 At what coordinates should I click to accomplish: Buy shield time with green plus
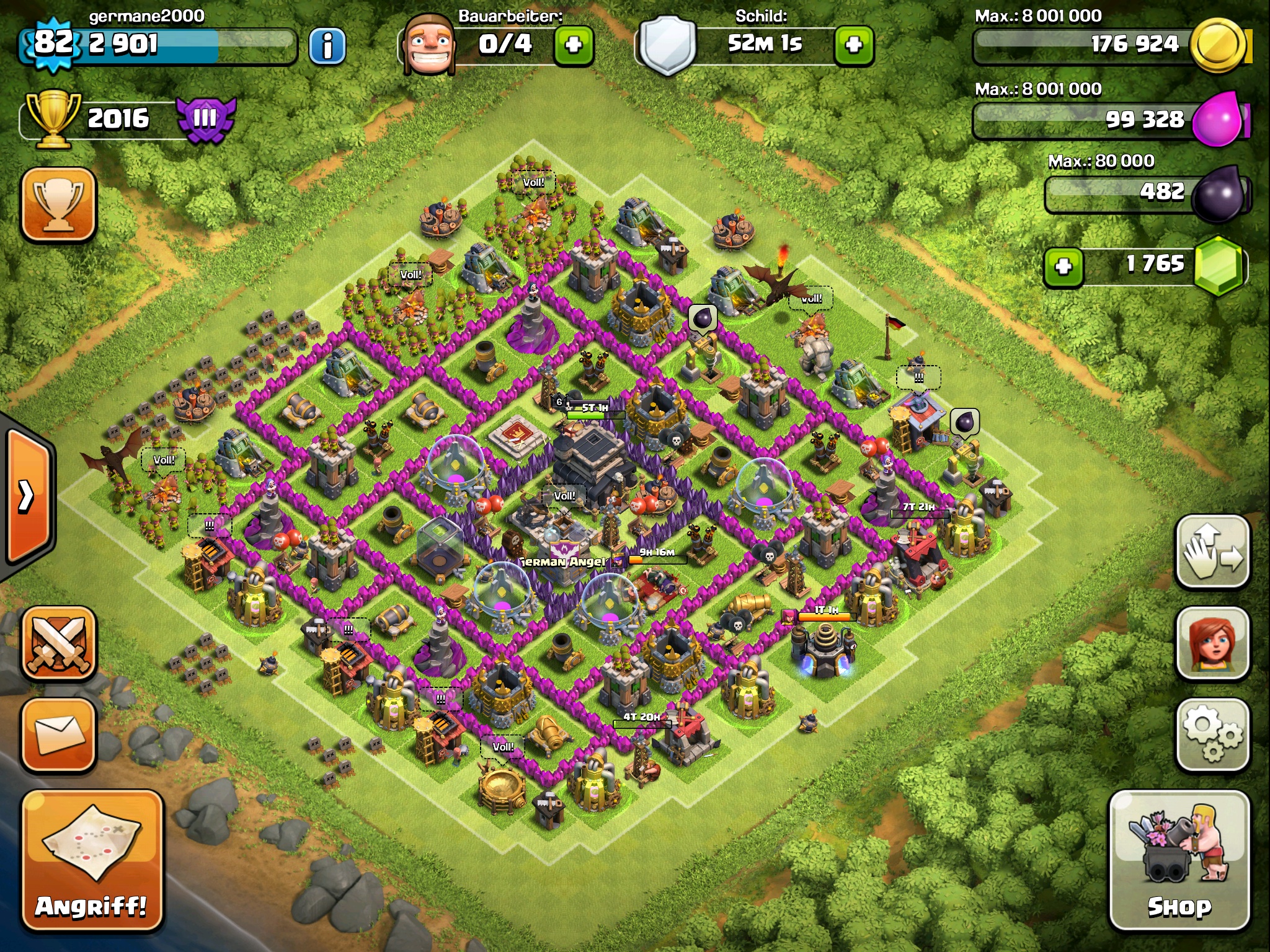tap(854, 45)
